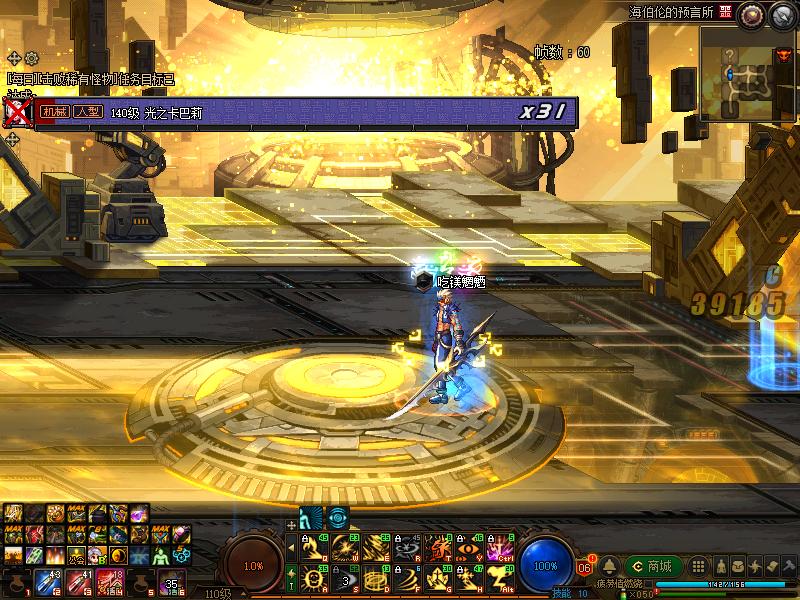Open the 商城 shop button
This screenshot has width=800, height=600.
pyautogui.click(x=655, y=565)
